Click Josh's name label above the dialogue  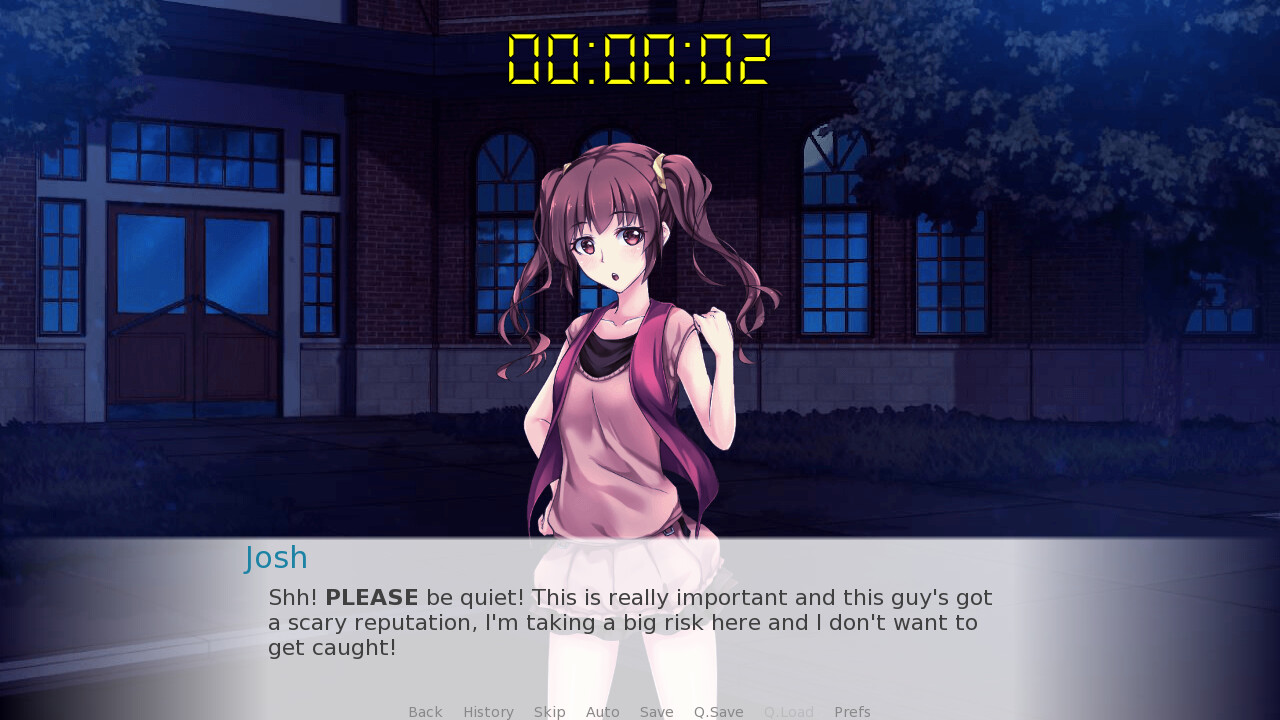coord(276,558)
